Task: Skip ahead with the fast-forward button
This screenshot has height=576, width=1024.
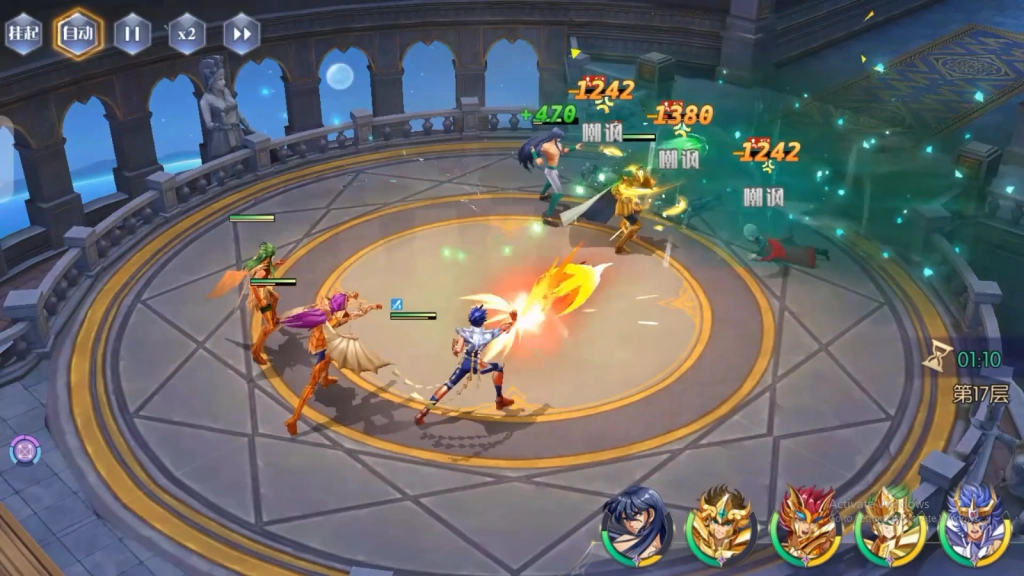Action: pos(241,34)
